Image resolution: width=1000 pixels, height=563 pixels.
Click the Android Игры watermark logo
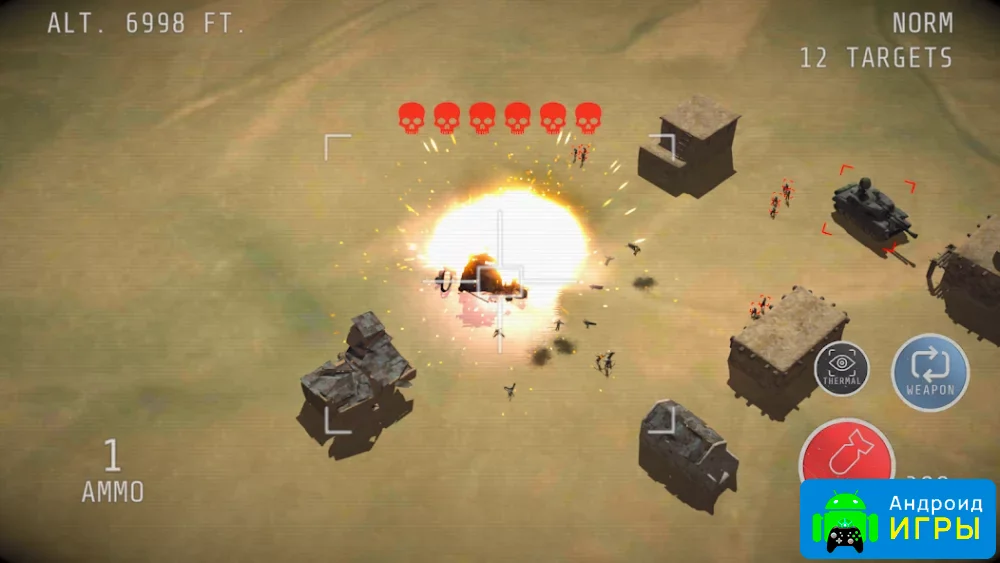pyautogui.click(x=897, y=519)
